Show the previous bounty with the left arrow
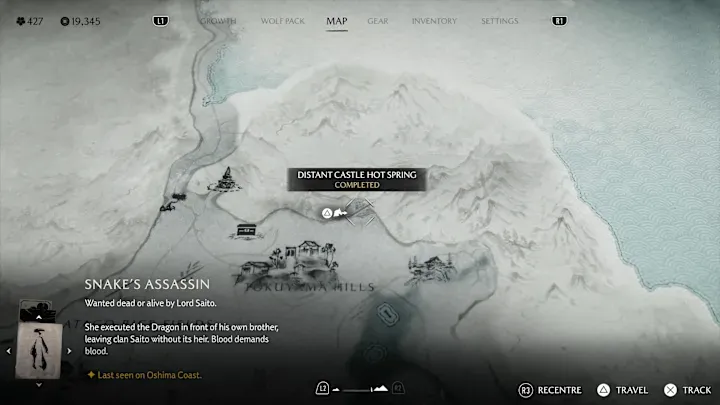 point(9,350)
